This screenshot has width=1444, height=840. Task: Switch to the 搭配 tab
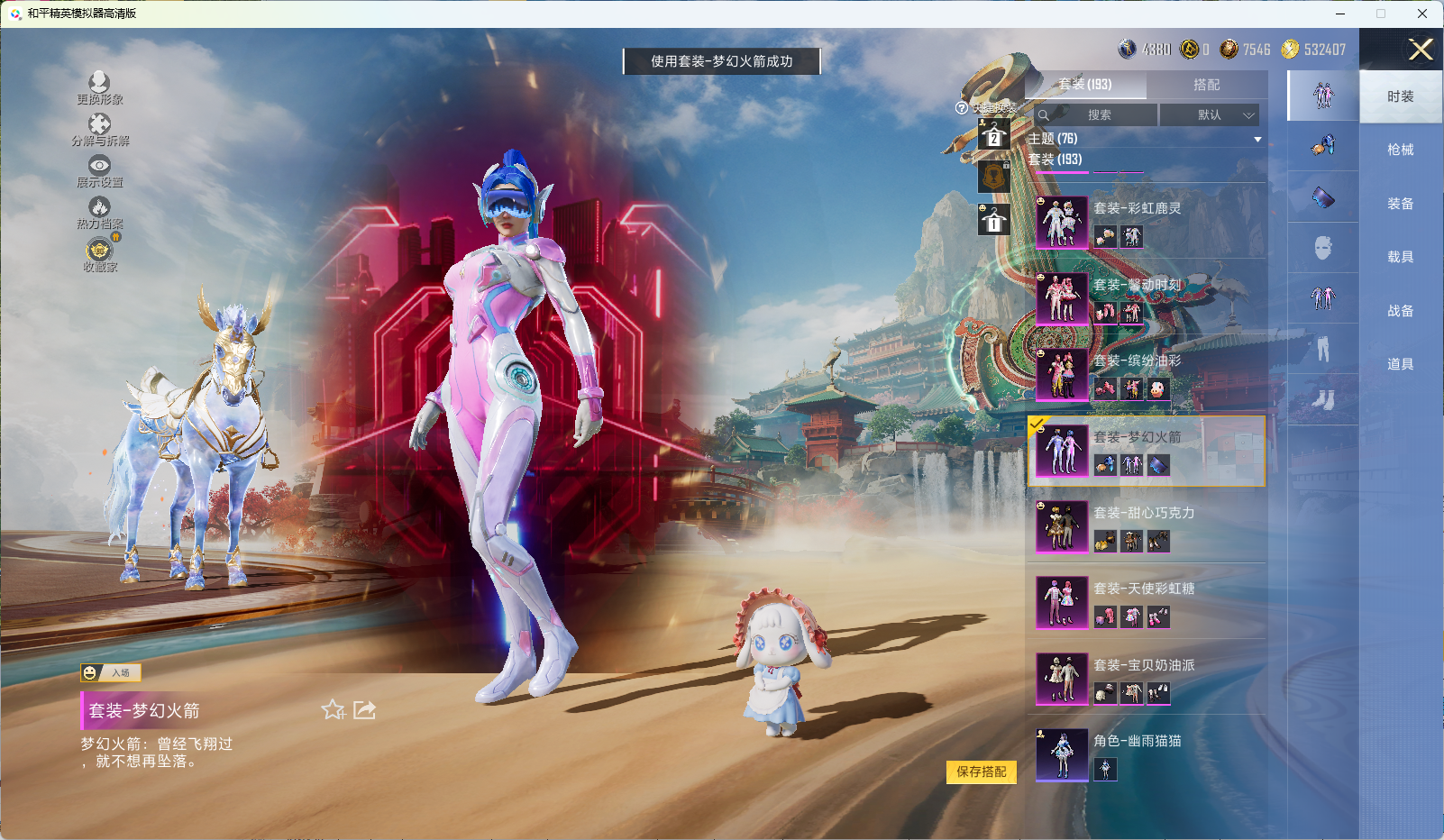tap(1206, 85)
